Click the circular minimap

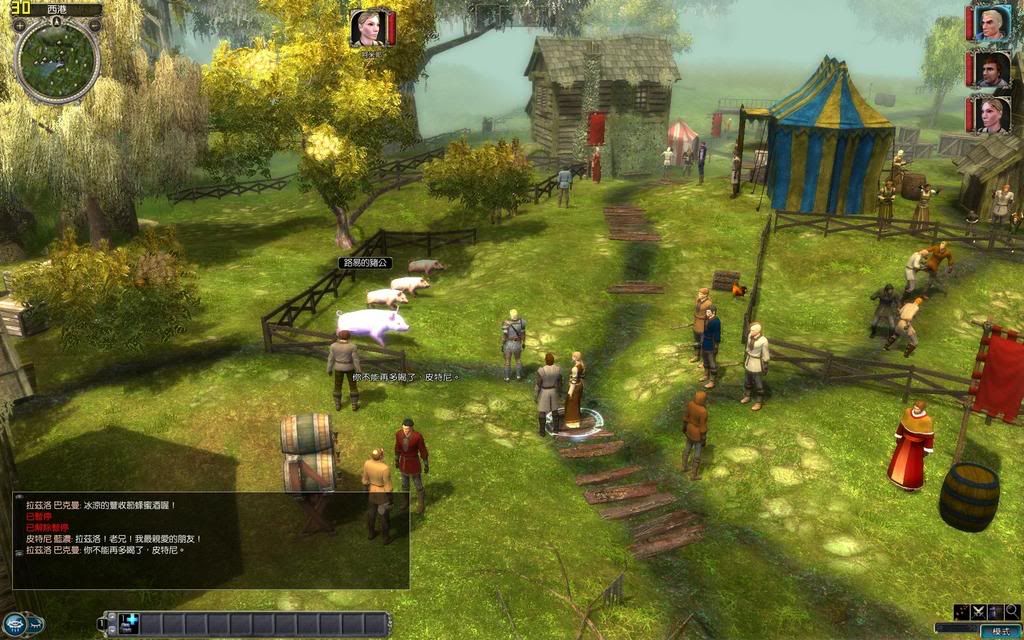(57, 60)
